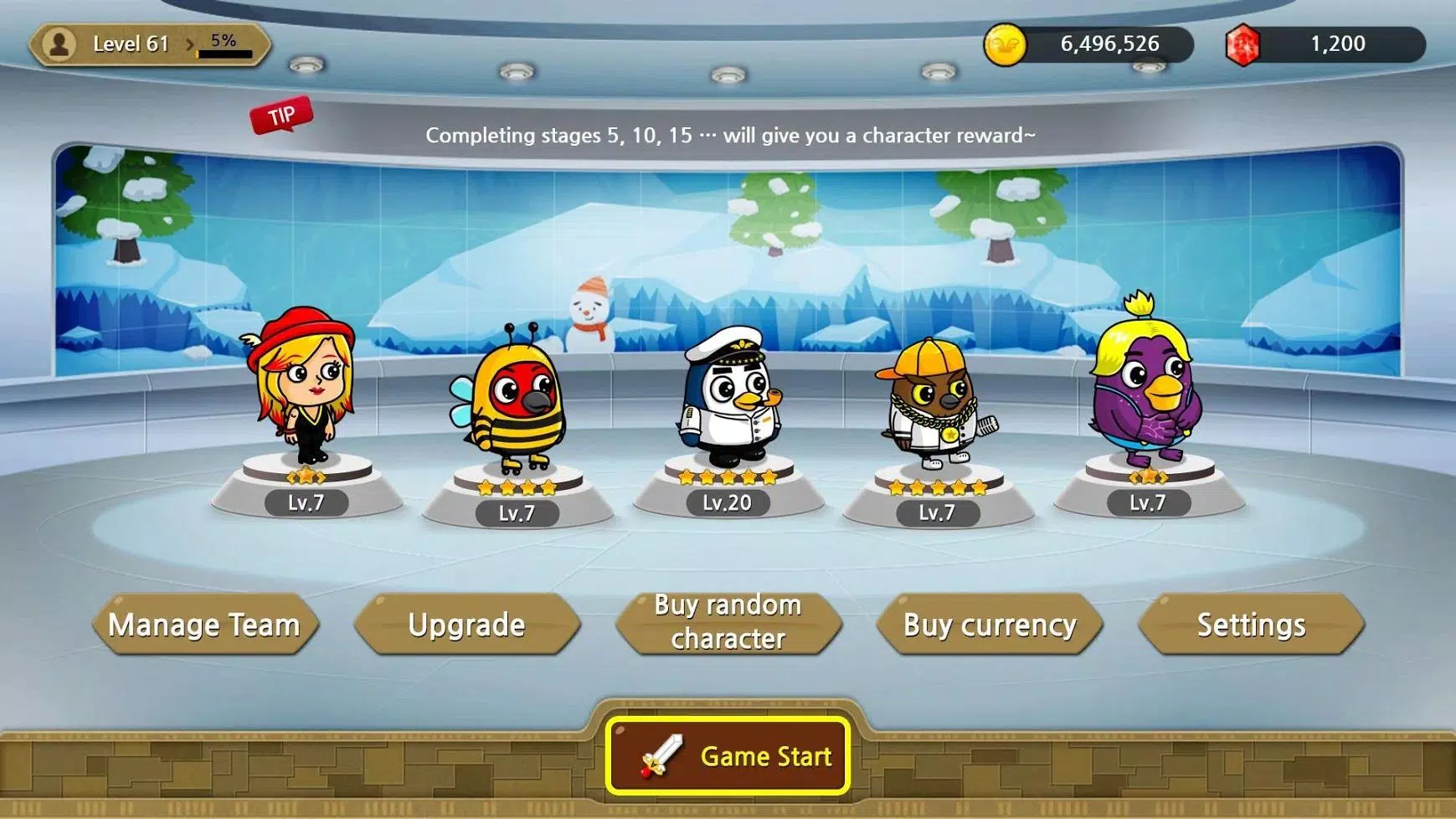Click the gold coin currency icon
This screenshot has width=1456, height=819.
pyautogui.click(x=1004, y=44)
